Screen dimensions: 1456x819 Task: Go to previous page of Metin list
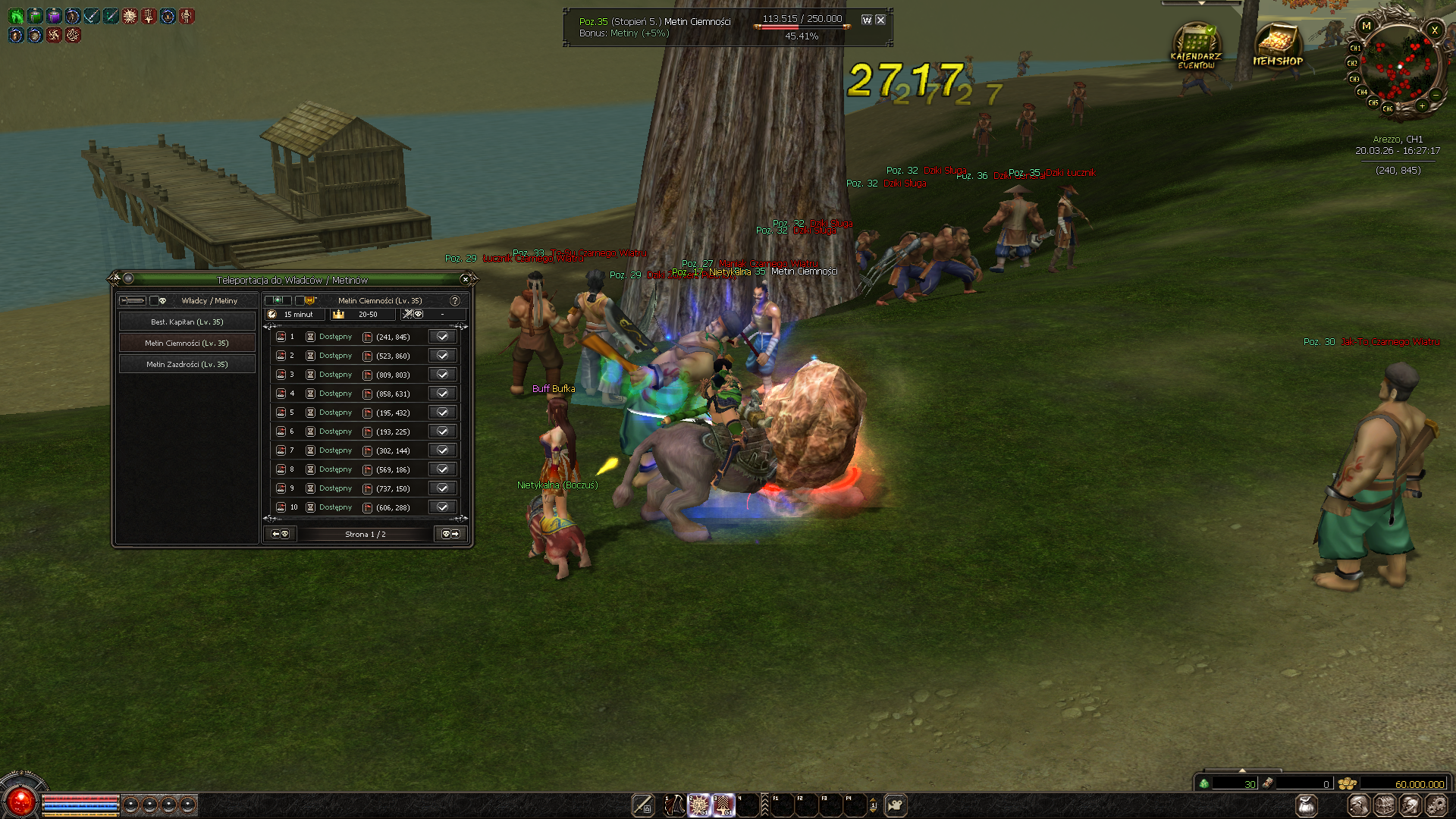280,535
